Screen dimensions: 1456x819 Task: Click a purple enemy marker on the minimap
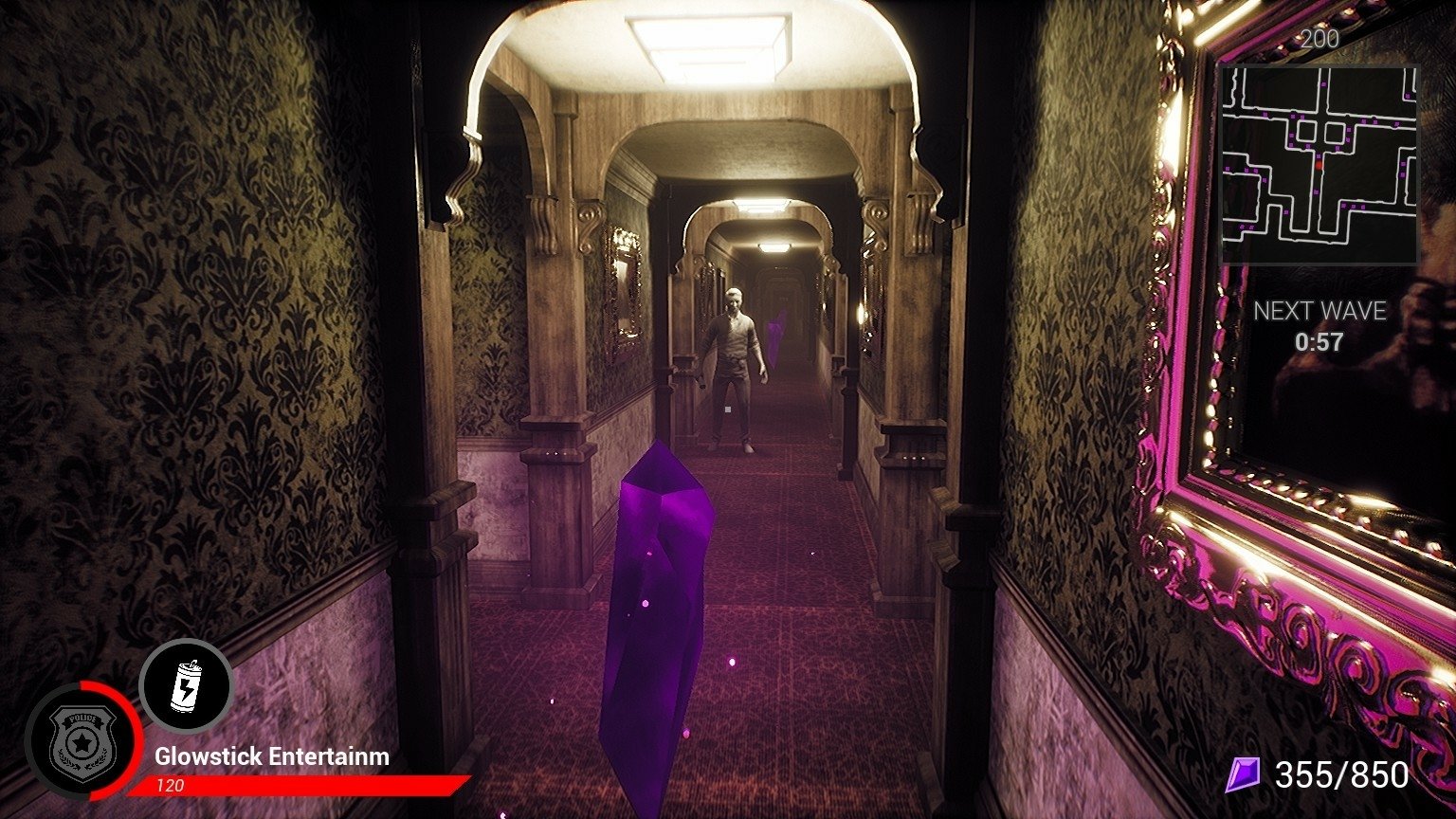(x=1319, y=155)
